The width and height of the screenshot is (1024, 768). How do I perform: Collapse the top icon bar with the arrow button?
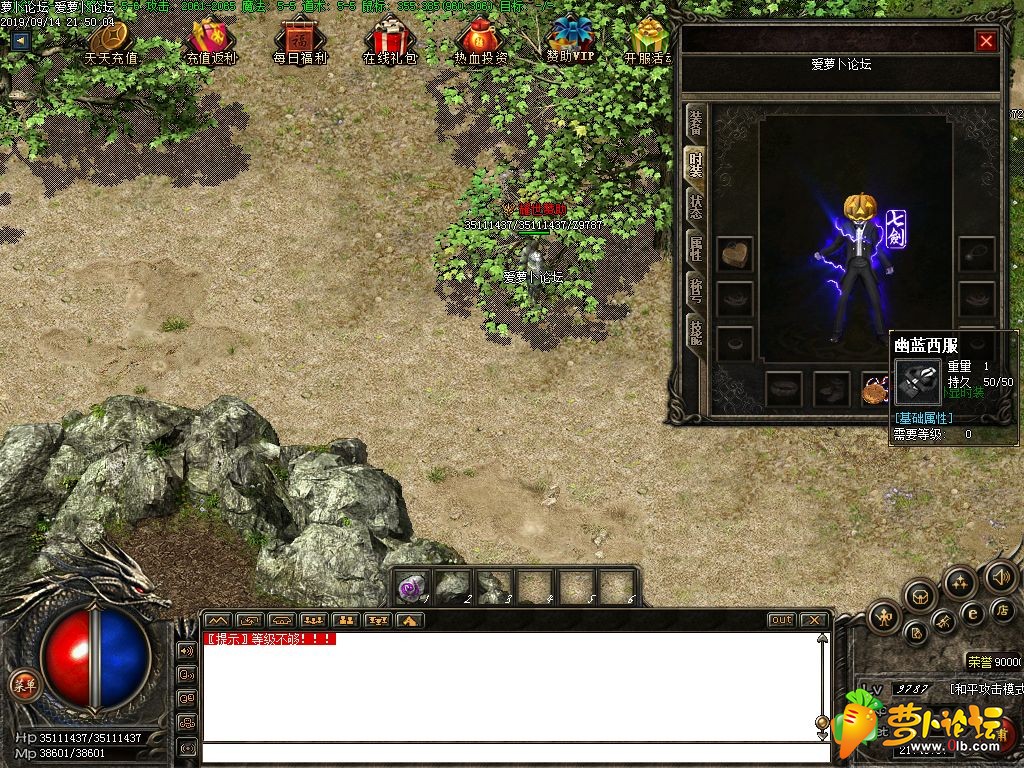click(20, 41)
